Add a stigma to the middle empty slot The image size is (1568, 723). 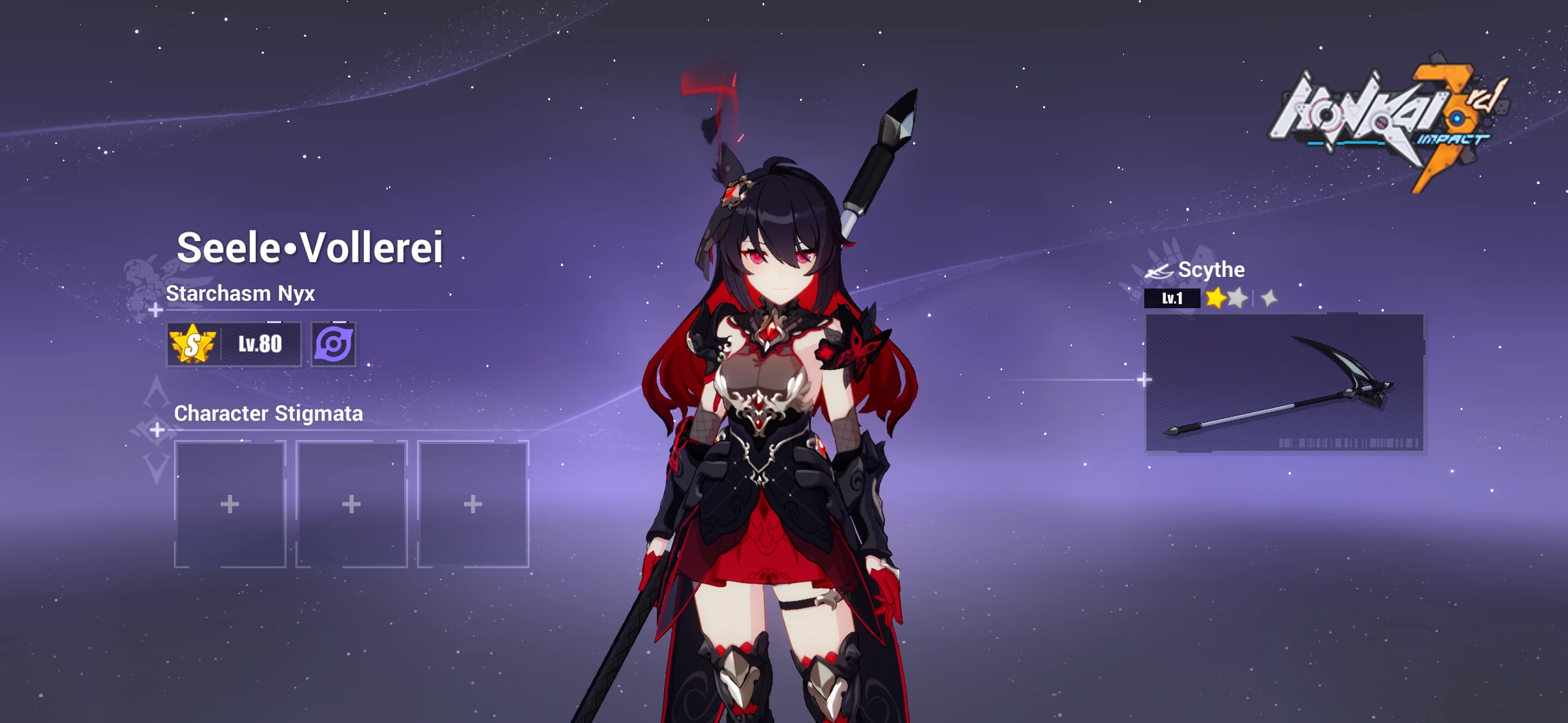point(352,503)
